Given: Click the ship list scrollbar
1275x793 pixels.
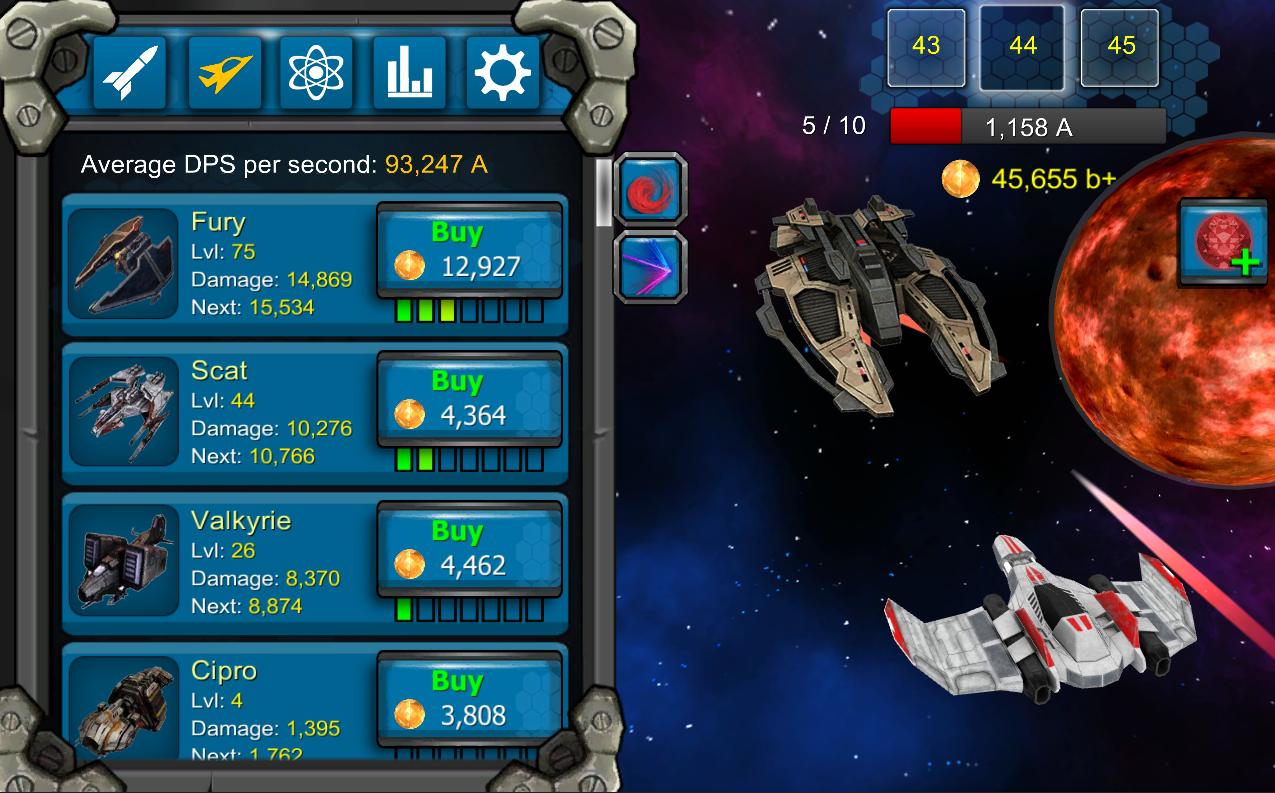Looking at the screenshot, I should tap(603, 193).
